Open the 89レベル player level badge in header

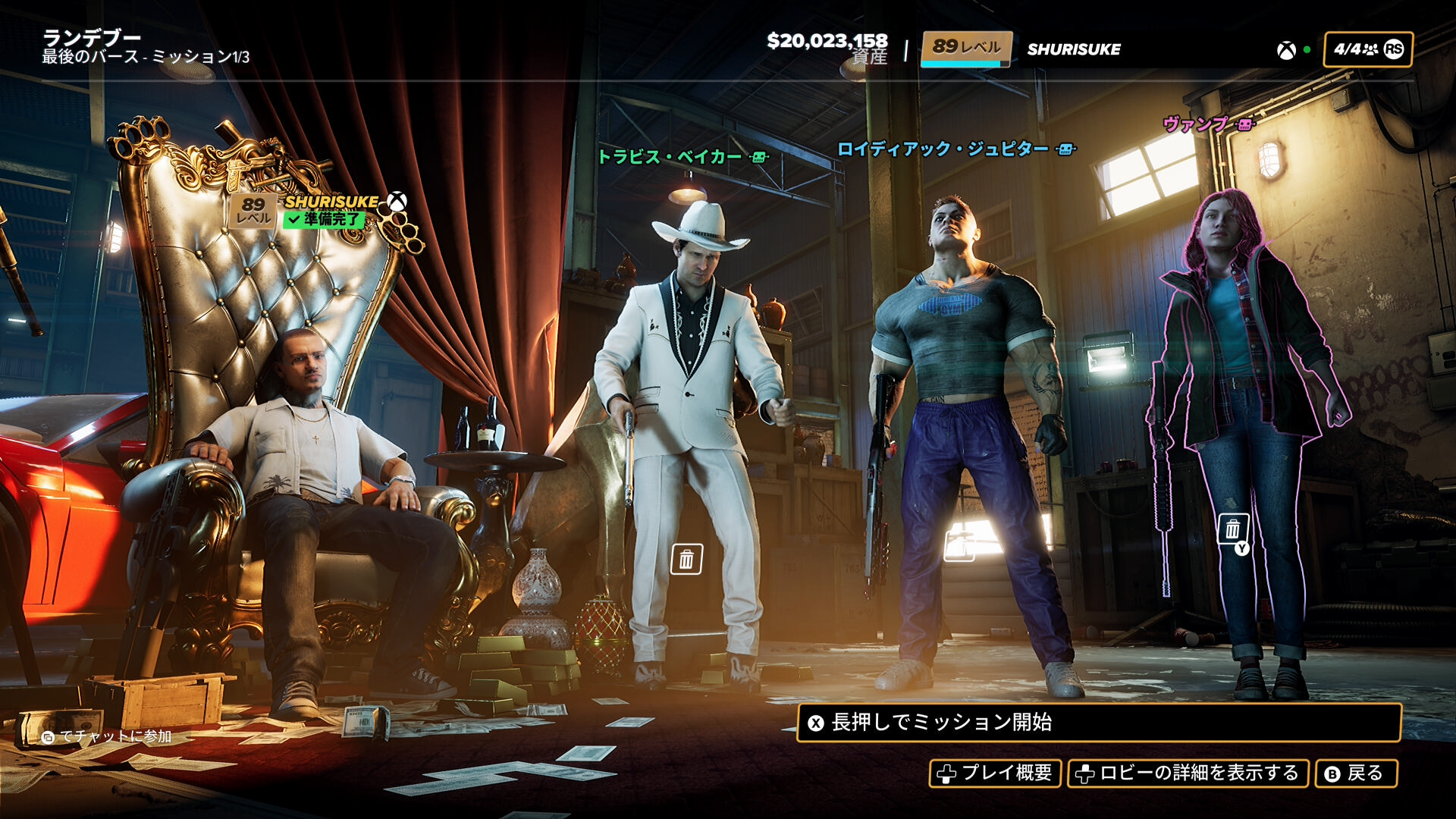tap(966, 48)
